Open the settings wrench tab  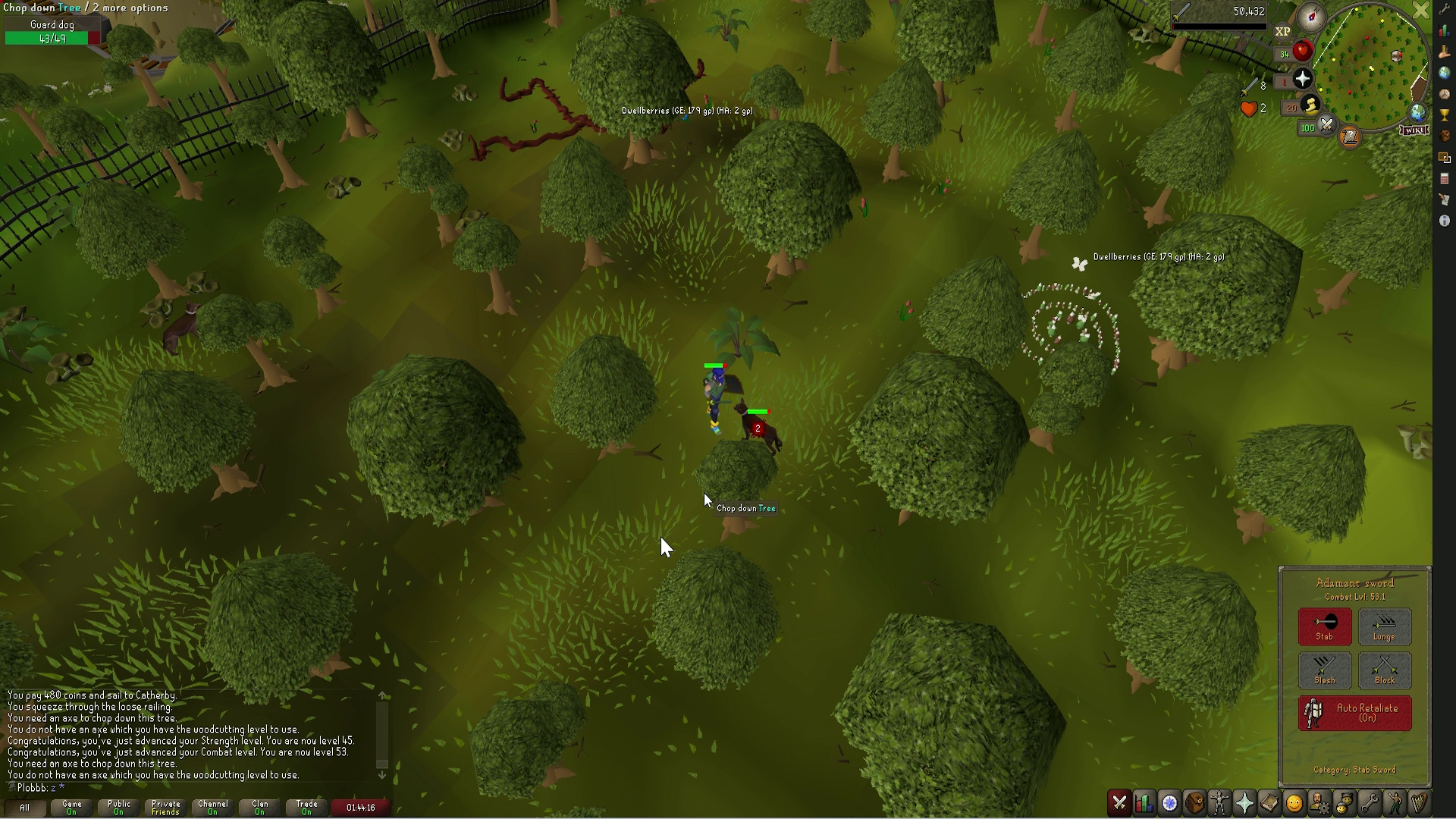[1370, 802]
